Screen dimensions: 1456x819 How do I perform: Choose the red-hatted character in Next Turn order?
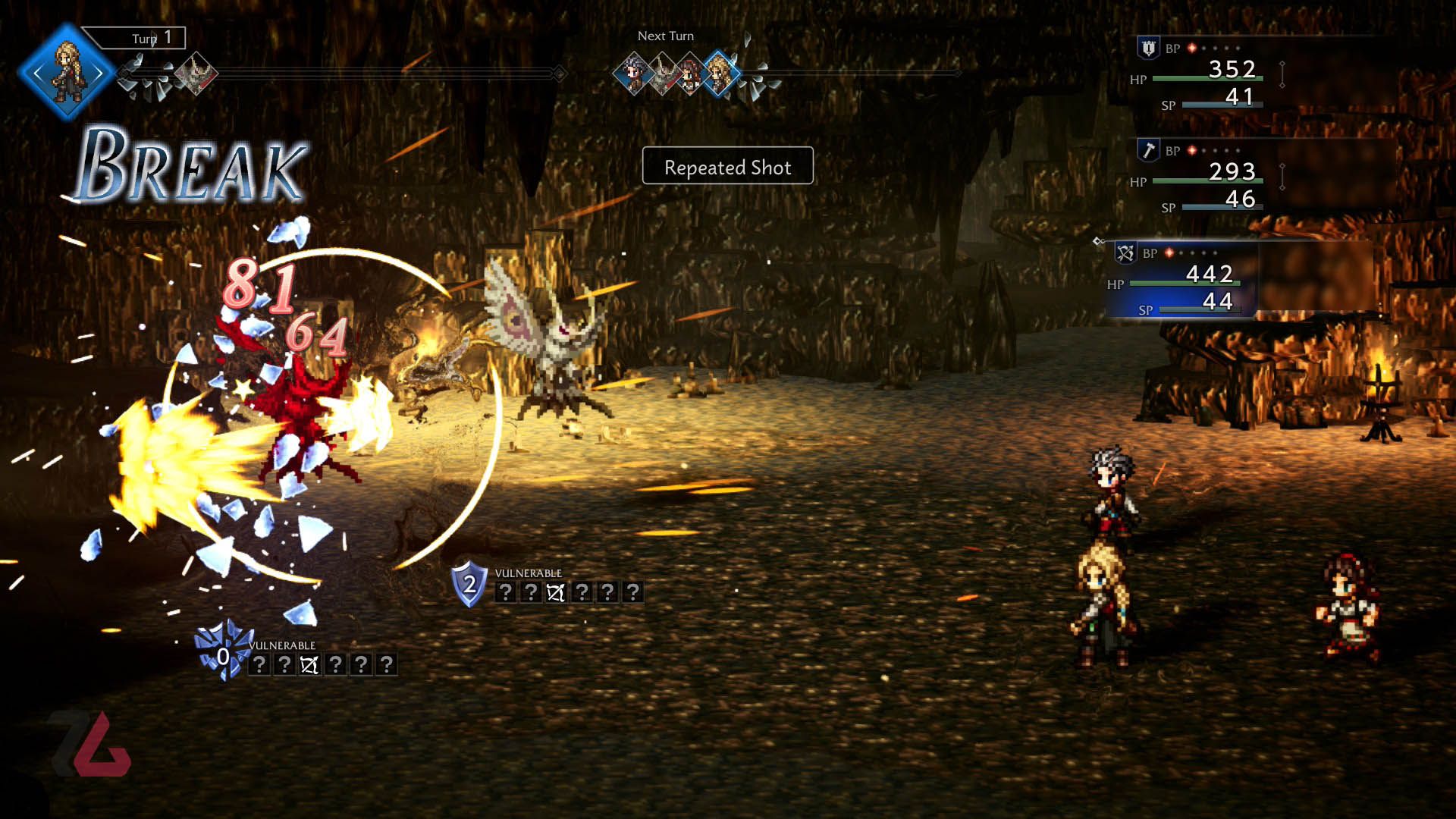click(690, 74)
